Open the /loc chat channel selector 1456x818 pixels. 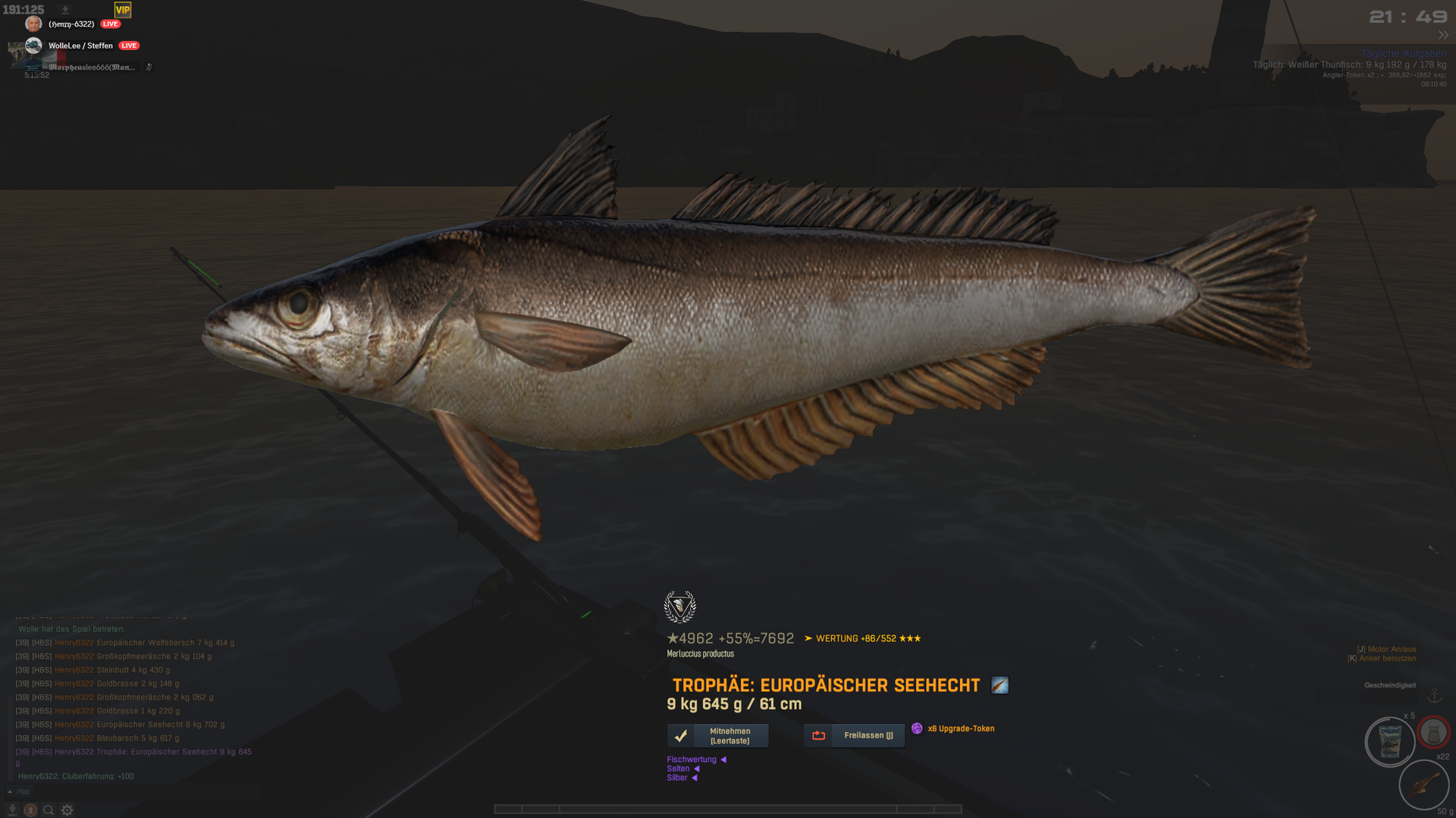coord(19,791)
